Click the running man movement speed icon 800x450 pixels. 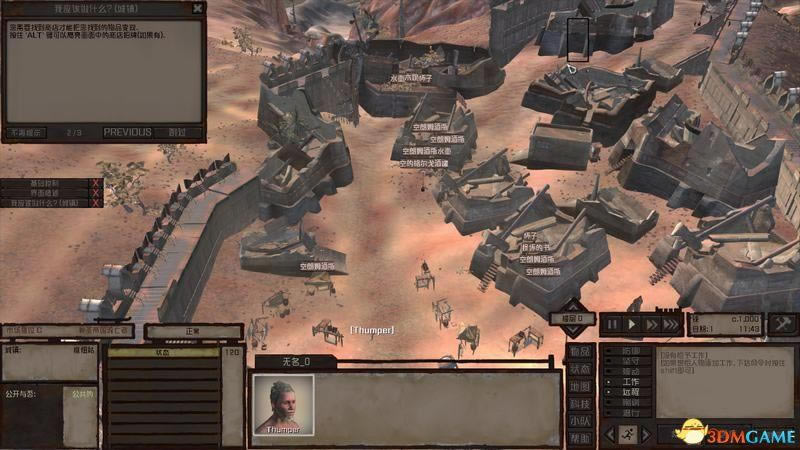click(628, 434)
